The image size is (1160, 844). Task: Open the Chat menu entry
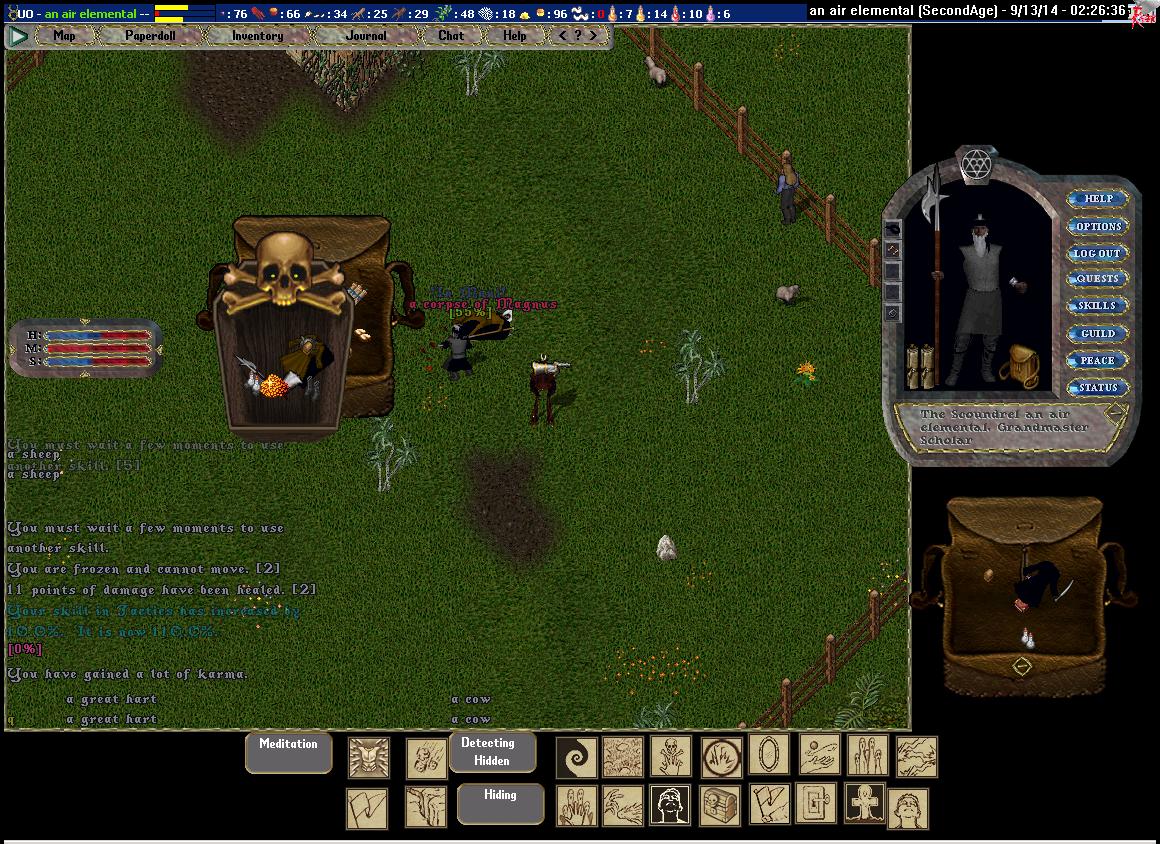click(451, 36)
